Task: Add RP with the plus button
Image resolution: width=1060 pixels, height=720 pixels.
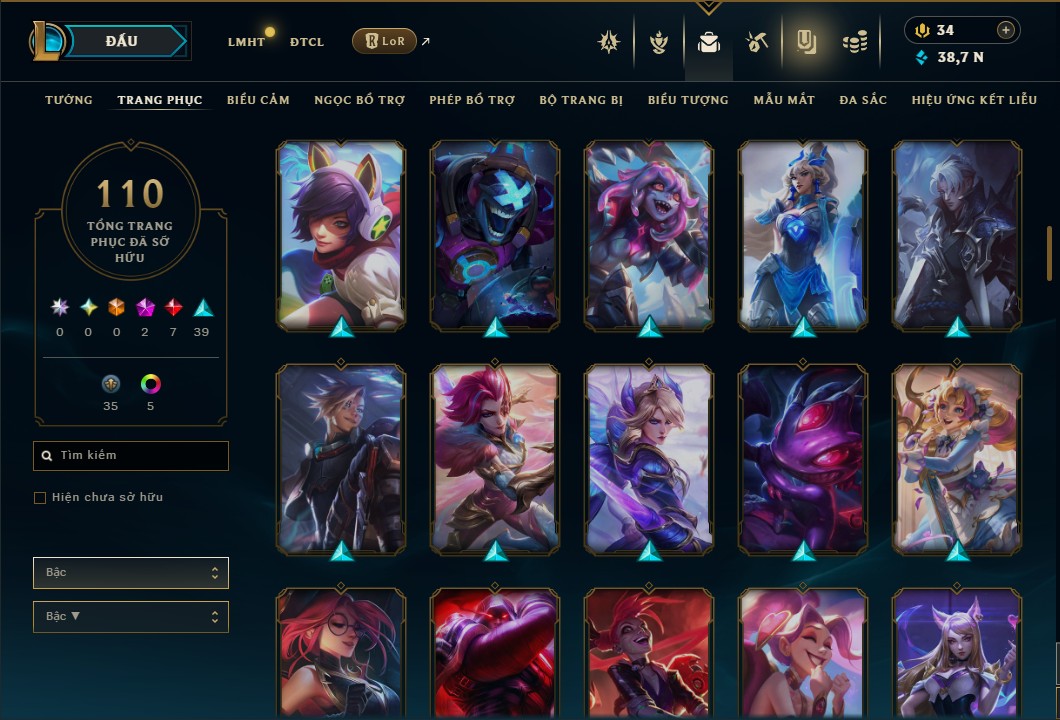Action: (1006, 30)
